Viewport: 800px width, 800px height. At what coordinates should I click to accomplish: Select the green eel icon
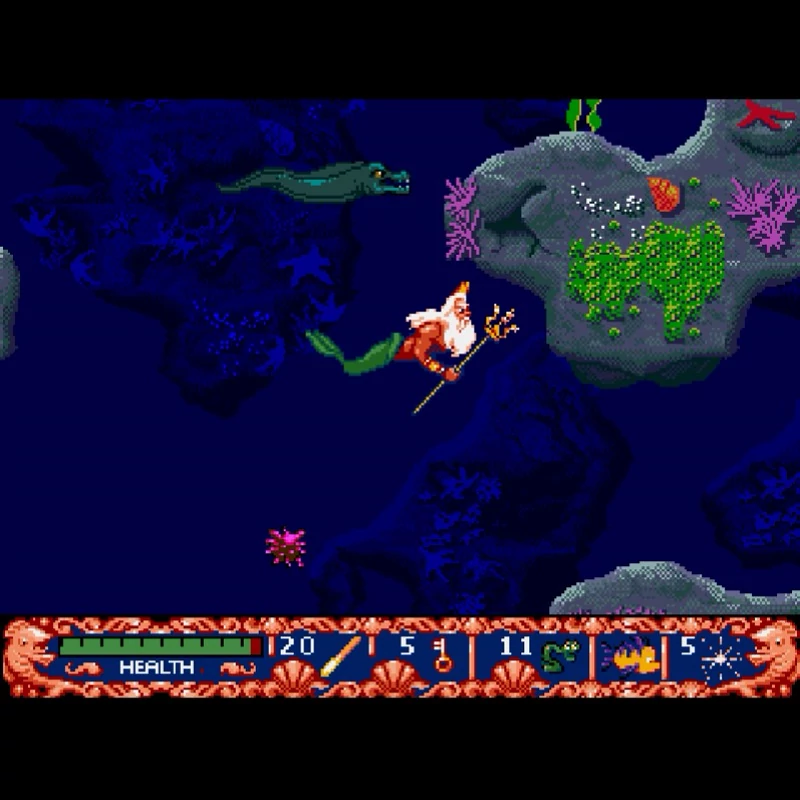(555, 657)
